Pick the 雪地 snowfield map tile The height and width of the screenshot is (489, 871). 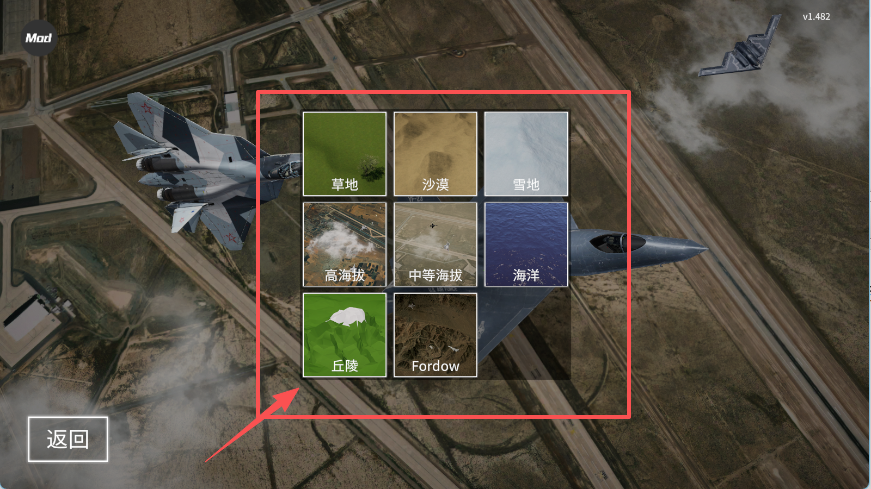tap(526, 153)
